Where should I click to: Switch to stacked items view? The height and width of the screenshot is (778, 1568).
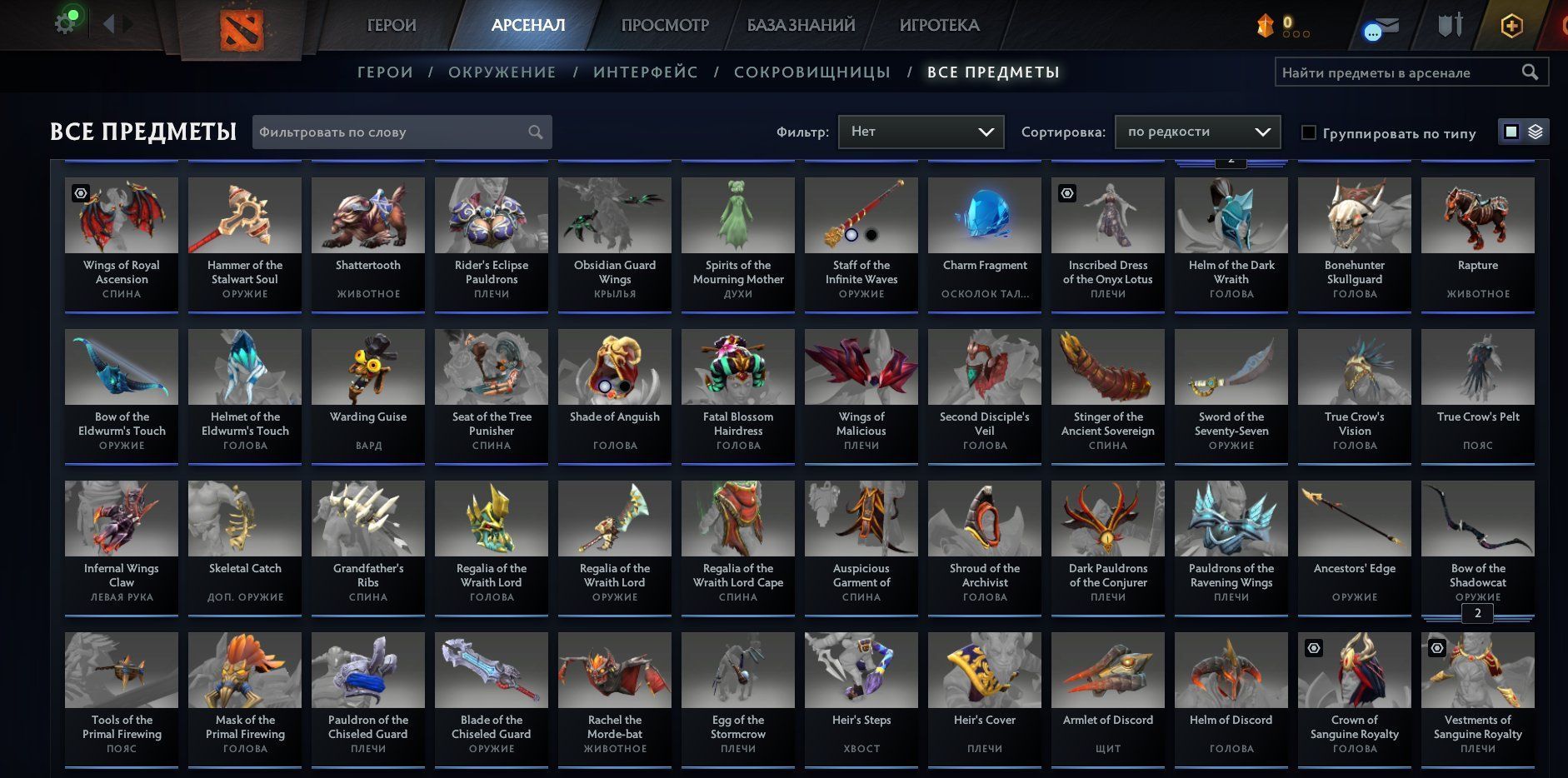click(x=1536, y=132)
